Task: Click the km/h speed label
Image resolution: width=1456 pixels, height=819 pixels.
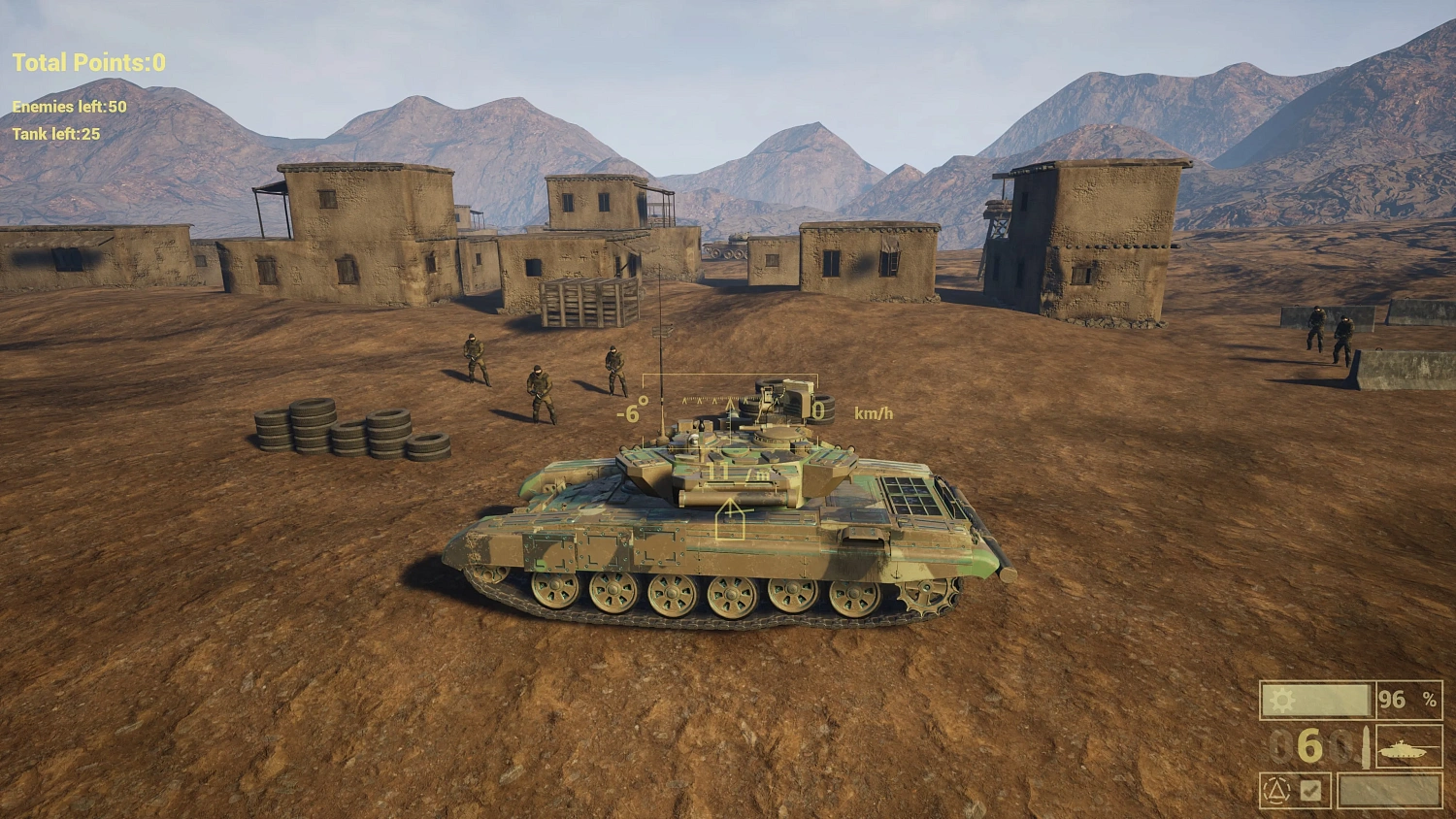Action: click(x=873, y=411)
